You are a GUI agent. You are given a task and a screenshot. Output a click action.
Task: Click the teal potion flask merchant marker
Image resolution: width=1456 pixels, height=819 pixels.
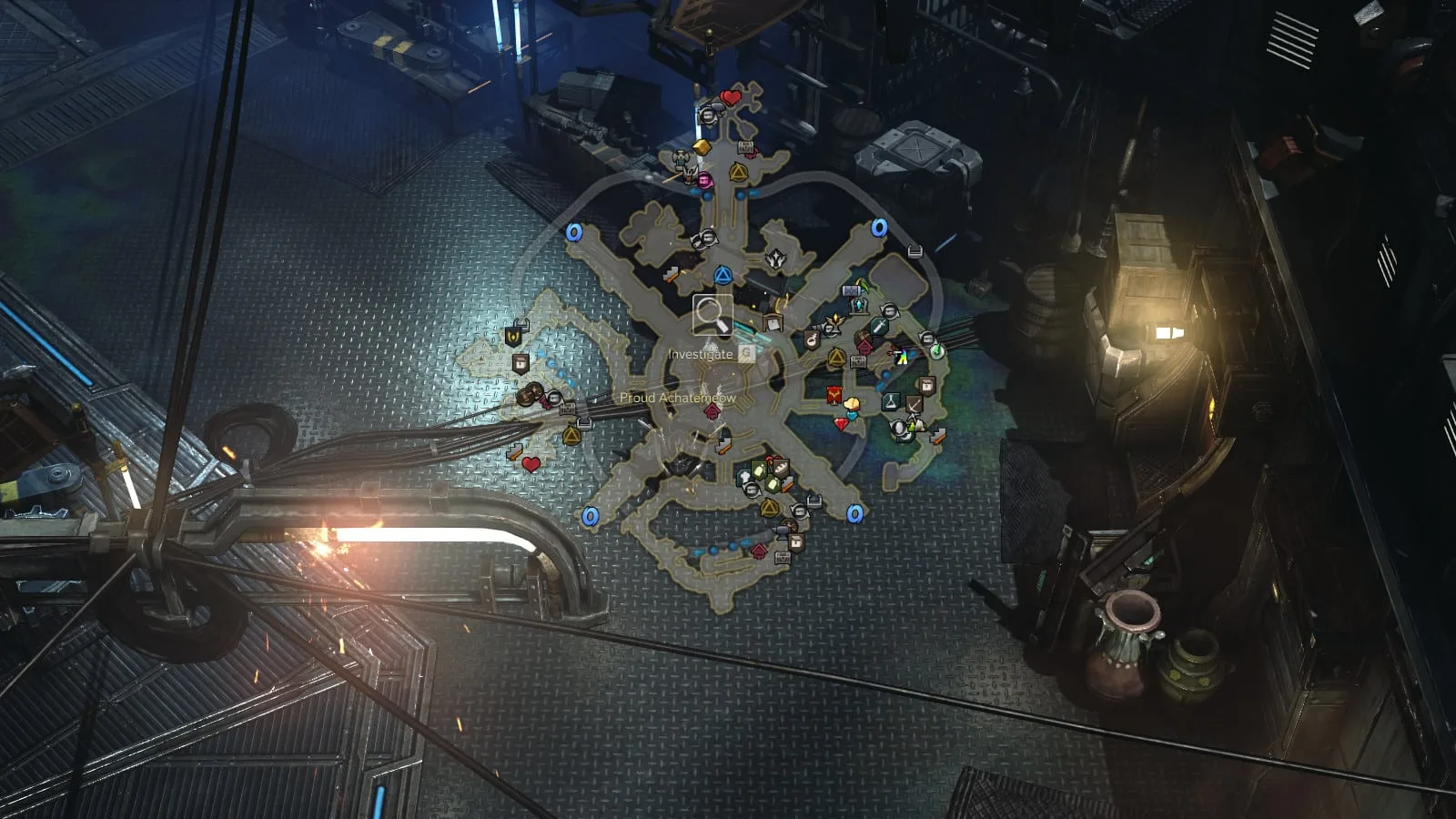coord(890,401)
